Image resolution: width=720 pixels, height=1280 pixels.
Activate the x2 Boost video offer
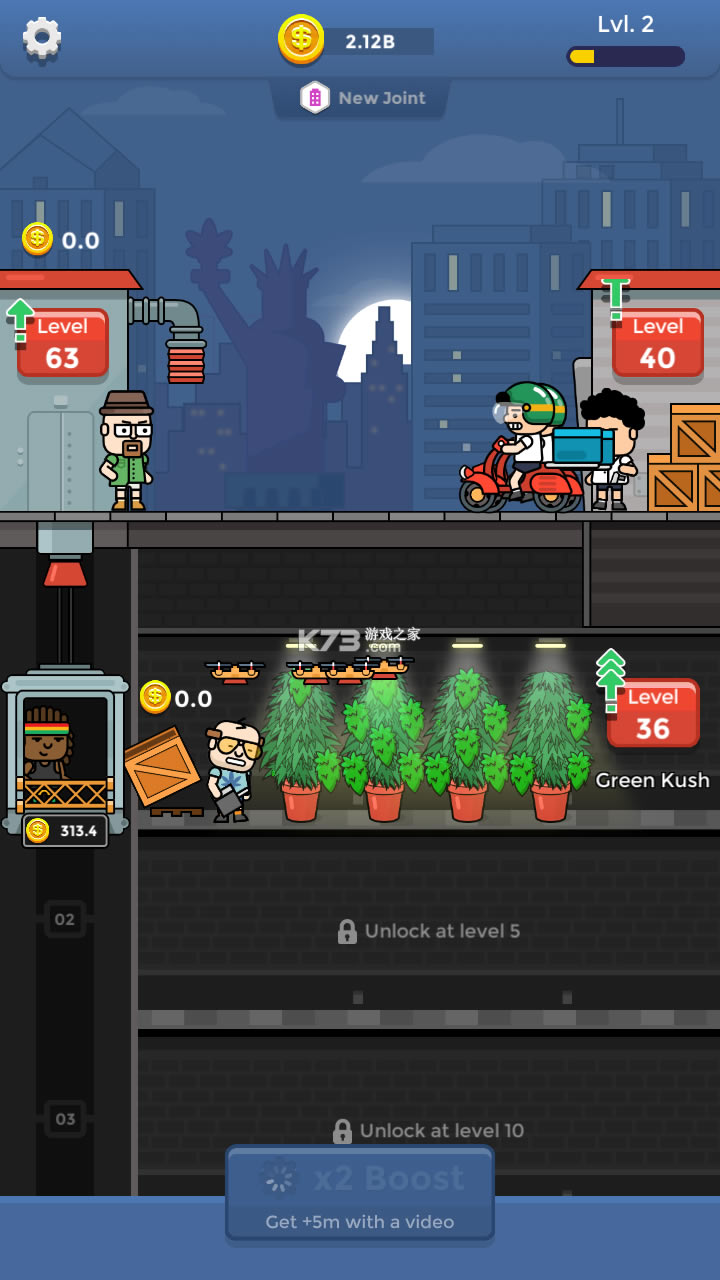tap(360, 1194)
